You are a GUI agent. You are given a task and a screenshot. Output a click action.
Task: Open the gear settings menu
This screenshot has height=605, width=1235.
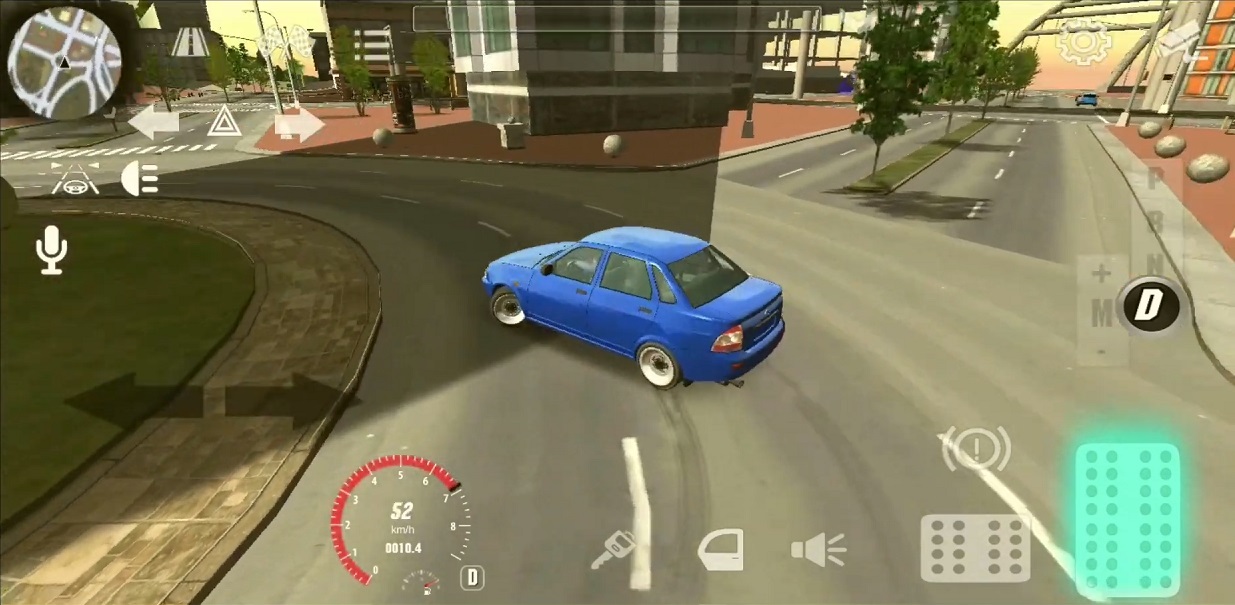[1083, 42]
